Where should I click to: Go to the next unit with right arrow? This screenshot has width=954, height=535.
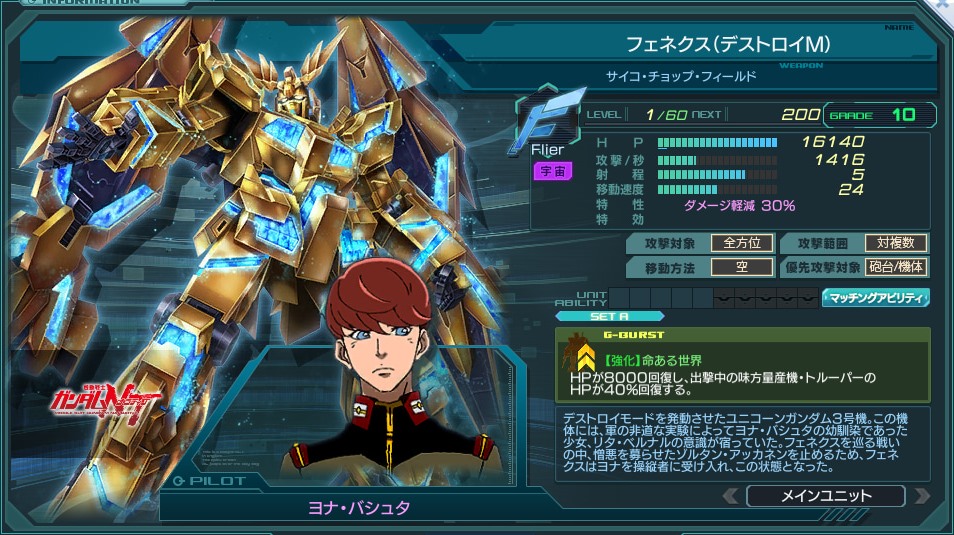921,496
